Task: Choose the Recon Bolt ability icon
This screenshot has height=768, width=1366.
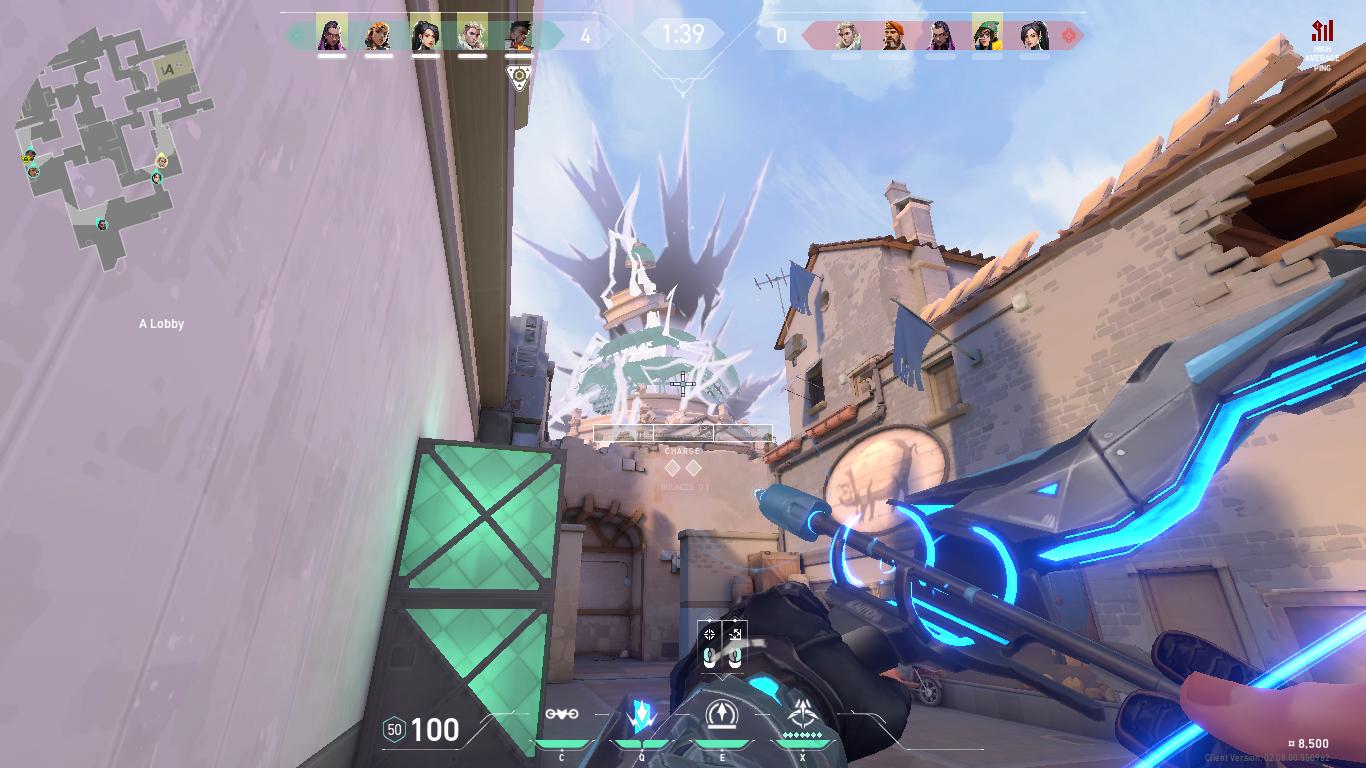Action: 721,715
